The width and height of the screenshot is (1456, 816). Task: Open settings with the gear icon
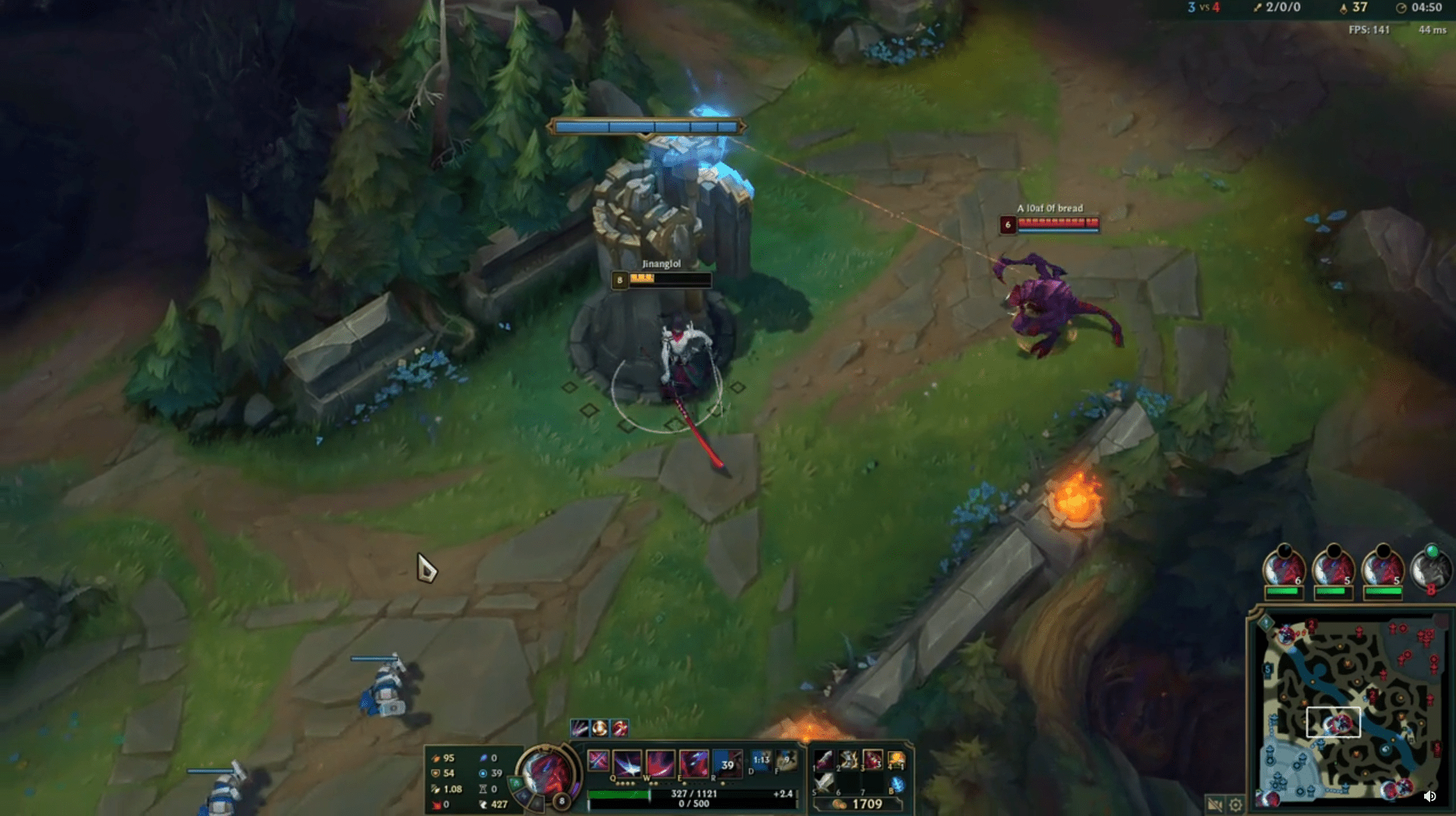[x=1236, y=804]
